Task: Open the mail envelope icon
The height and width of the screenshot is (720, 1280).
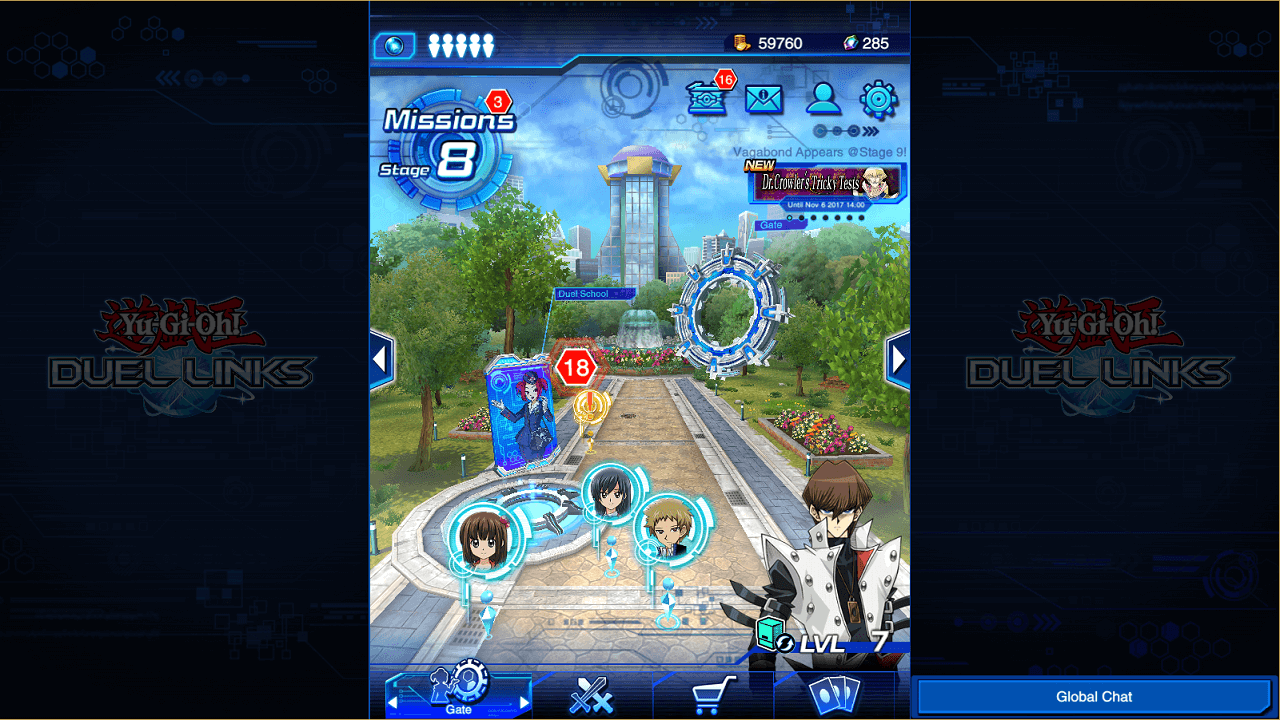Action: [764, 98]
